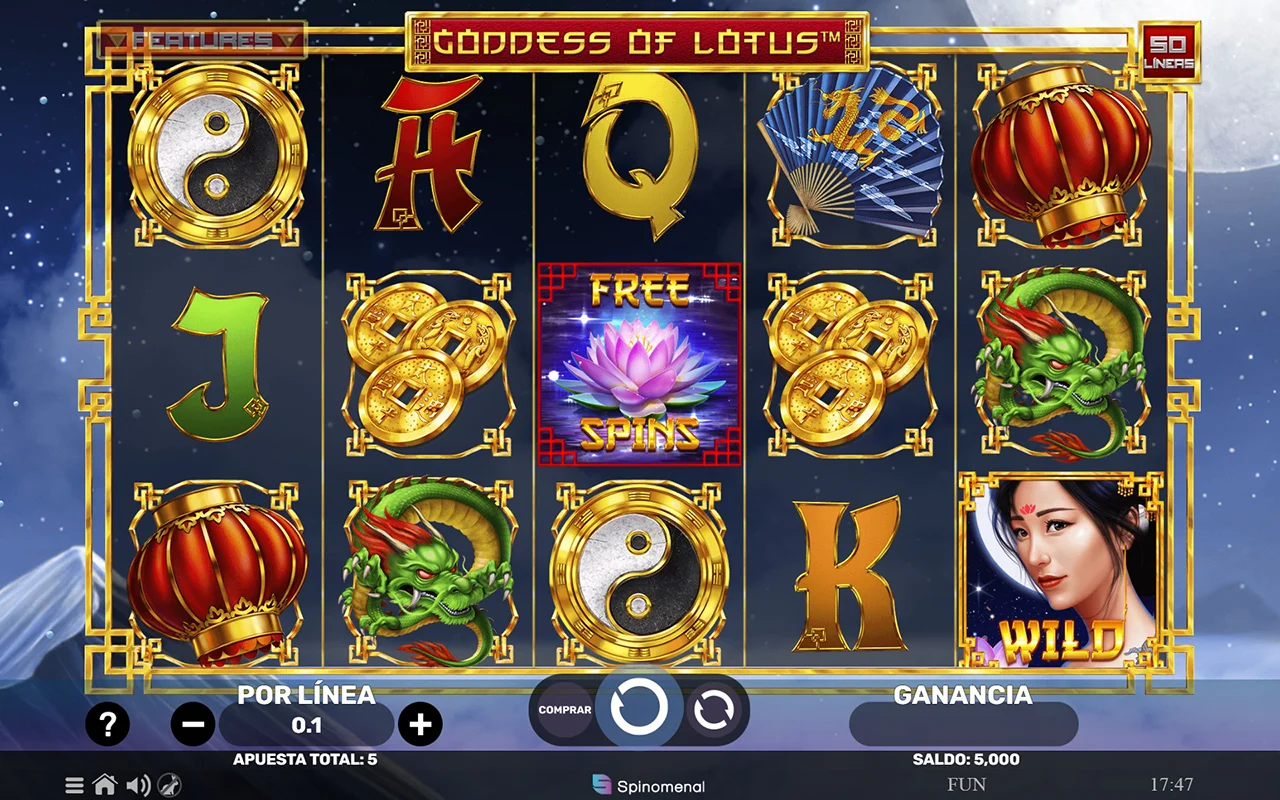Toggle sound with the speaker icon

tap(138, 785)
